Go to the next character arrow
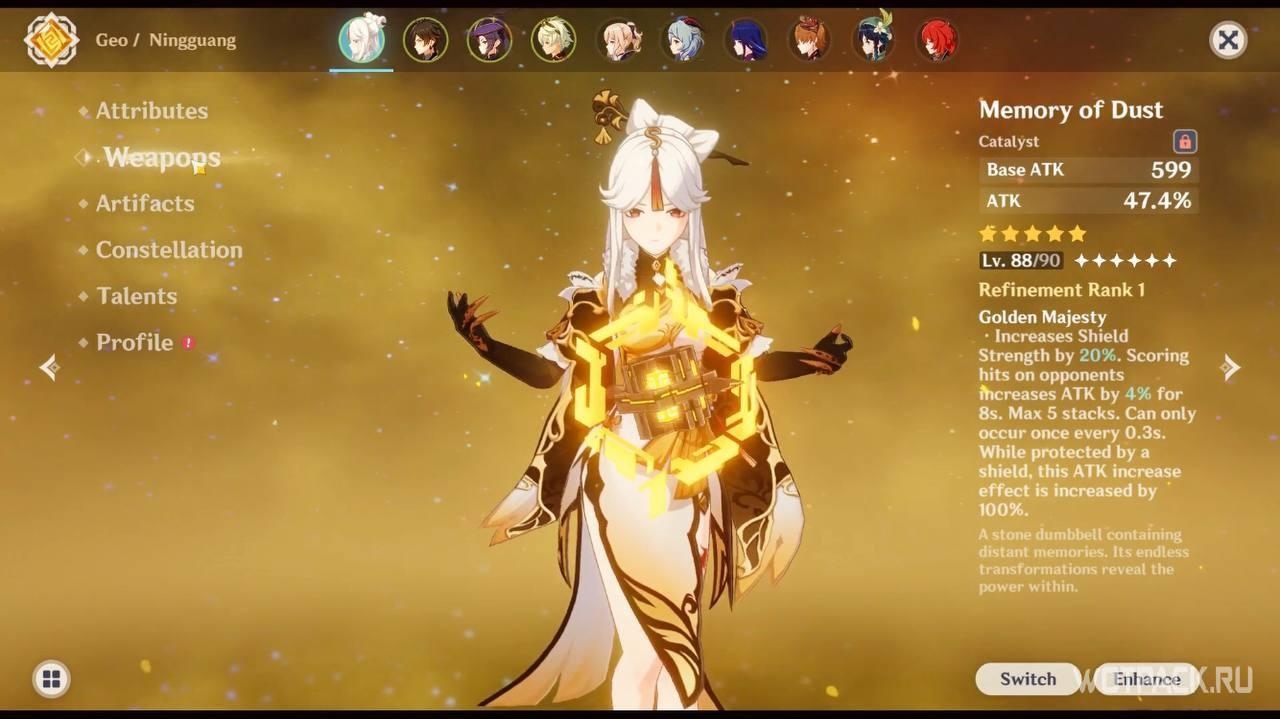This screenshot has height=719, width=1280. pos(1231,368)
